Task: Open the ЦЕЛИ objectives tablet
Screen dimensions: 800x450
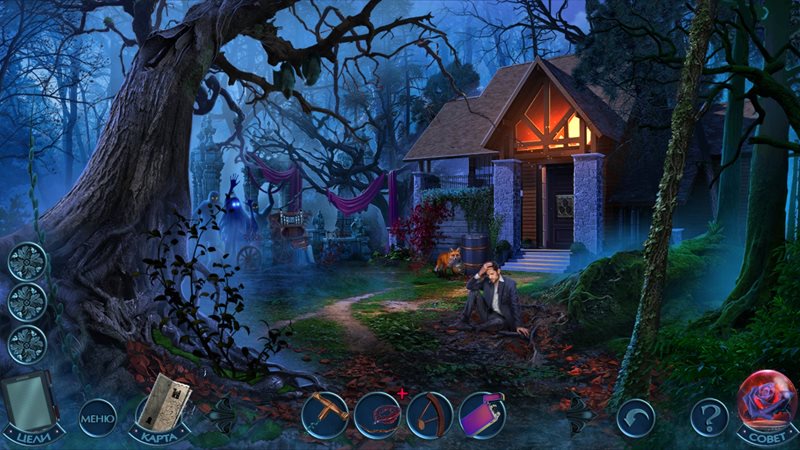Action: pos(31,403)
